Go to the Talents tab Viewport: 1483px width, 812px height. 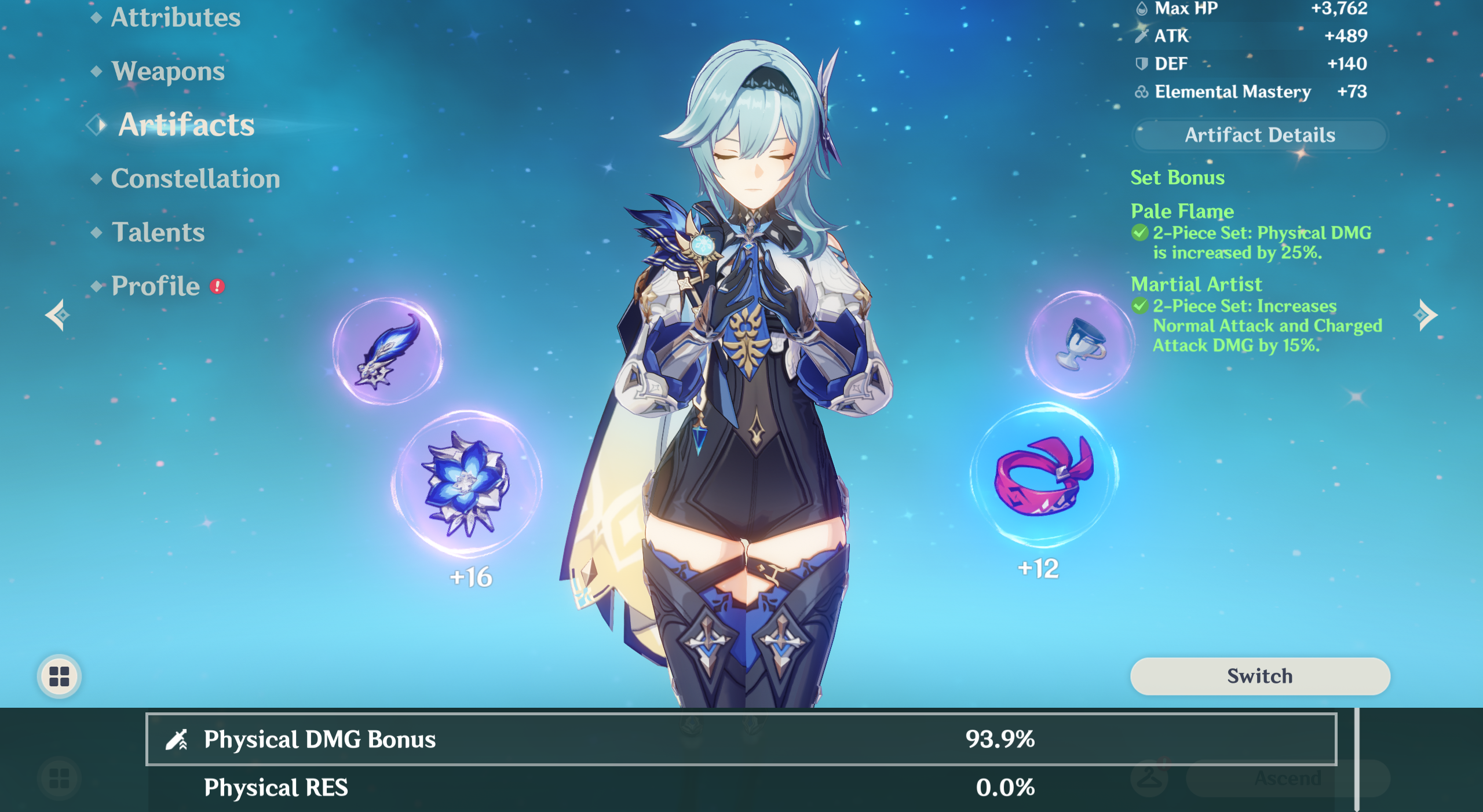158,232
